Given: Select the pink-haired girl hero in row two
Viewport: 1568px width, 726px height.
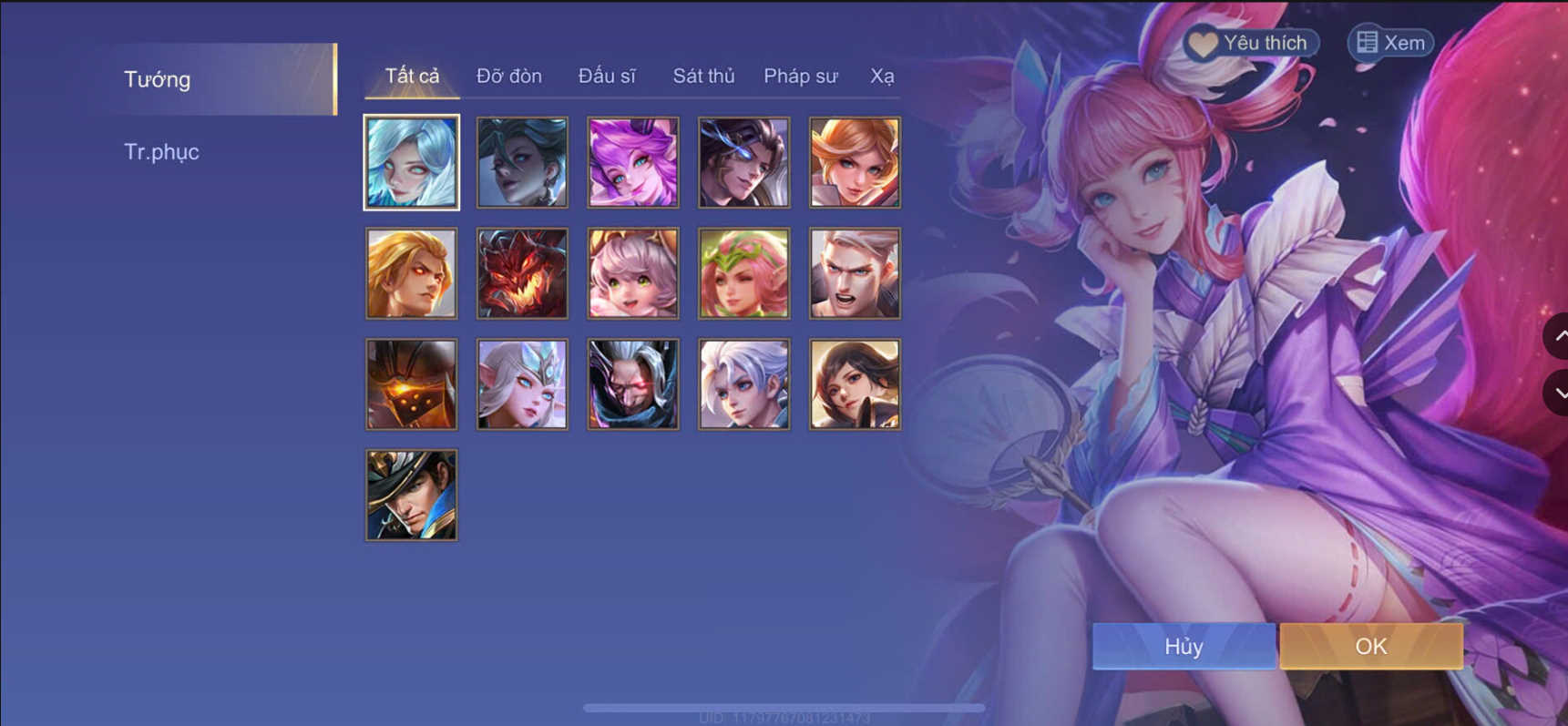Looking at the screenshot, I should 633,273.
